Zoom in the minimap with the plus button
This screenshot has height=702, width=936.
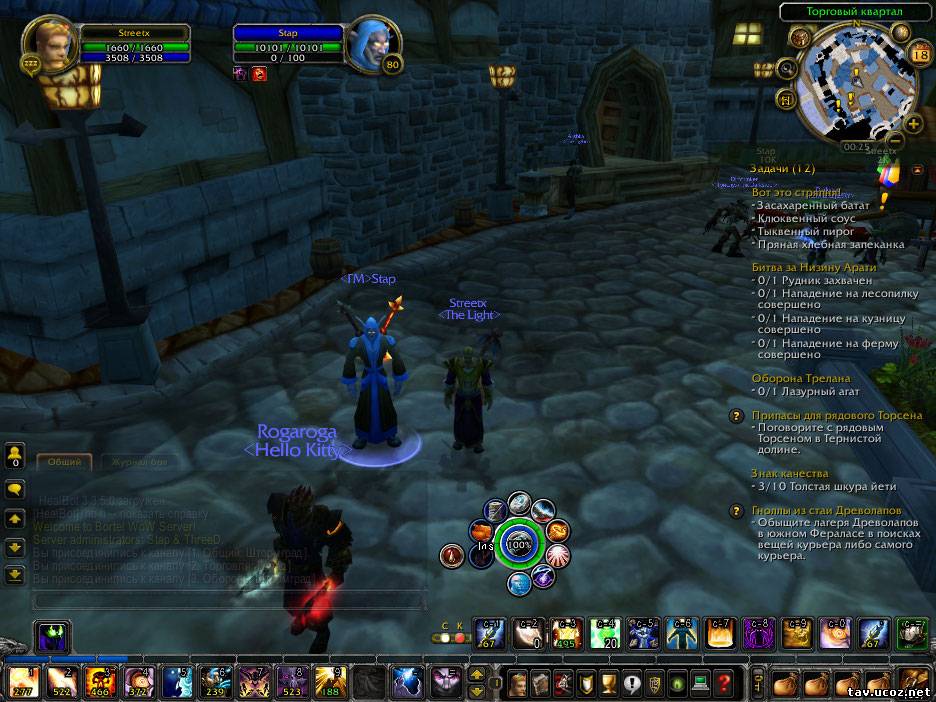913,124
